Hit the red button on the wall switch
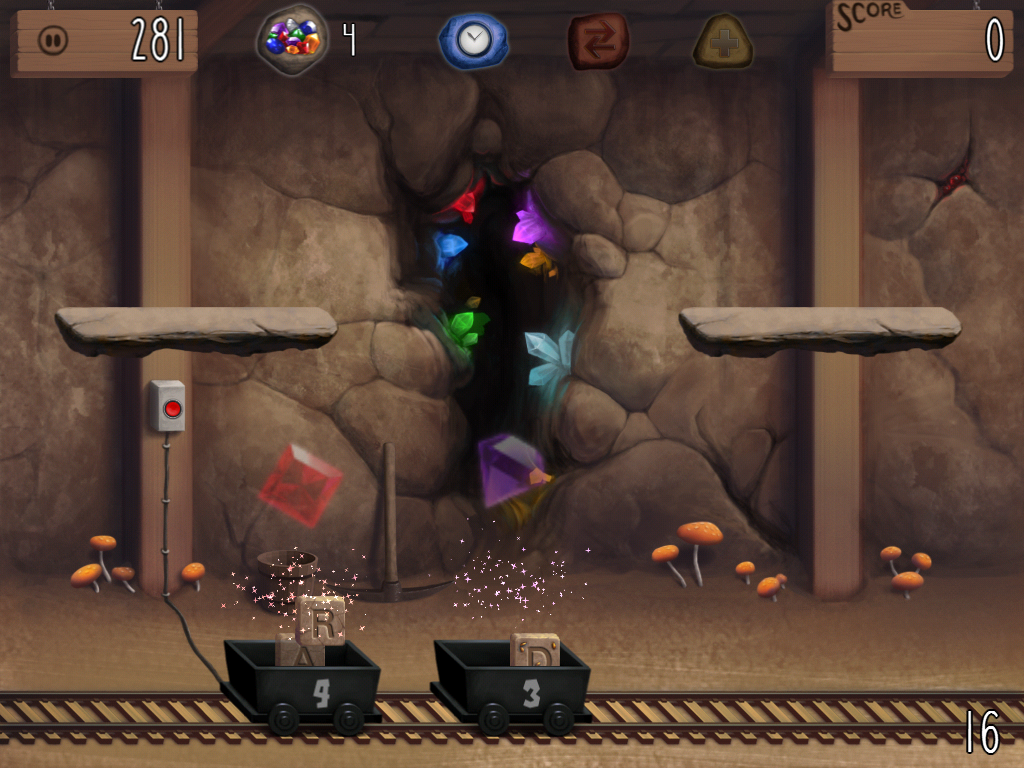This screenshot has width=1024, height=768. (172, 407)
